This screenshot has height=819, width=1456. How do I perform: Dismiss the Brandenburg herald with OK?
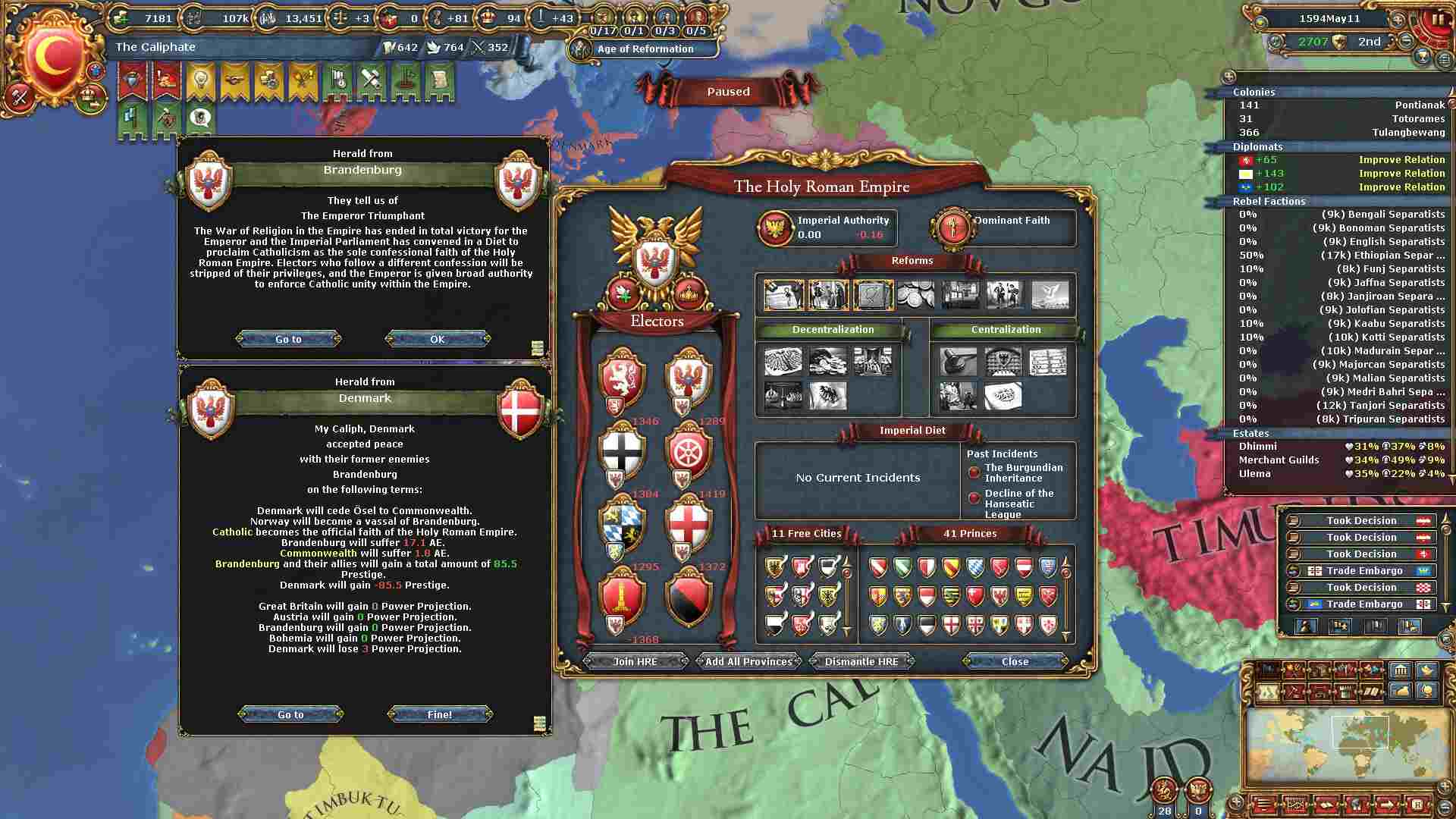click(x=438, y=339)
